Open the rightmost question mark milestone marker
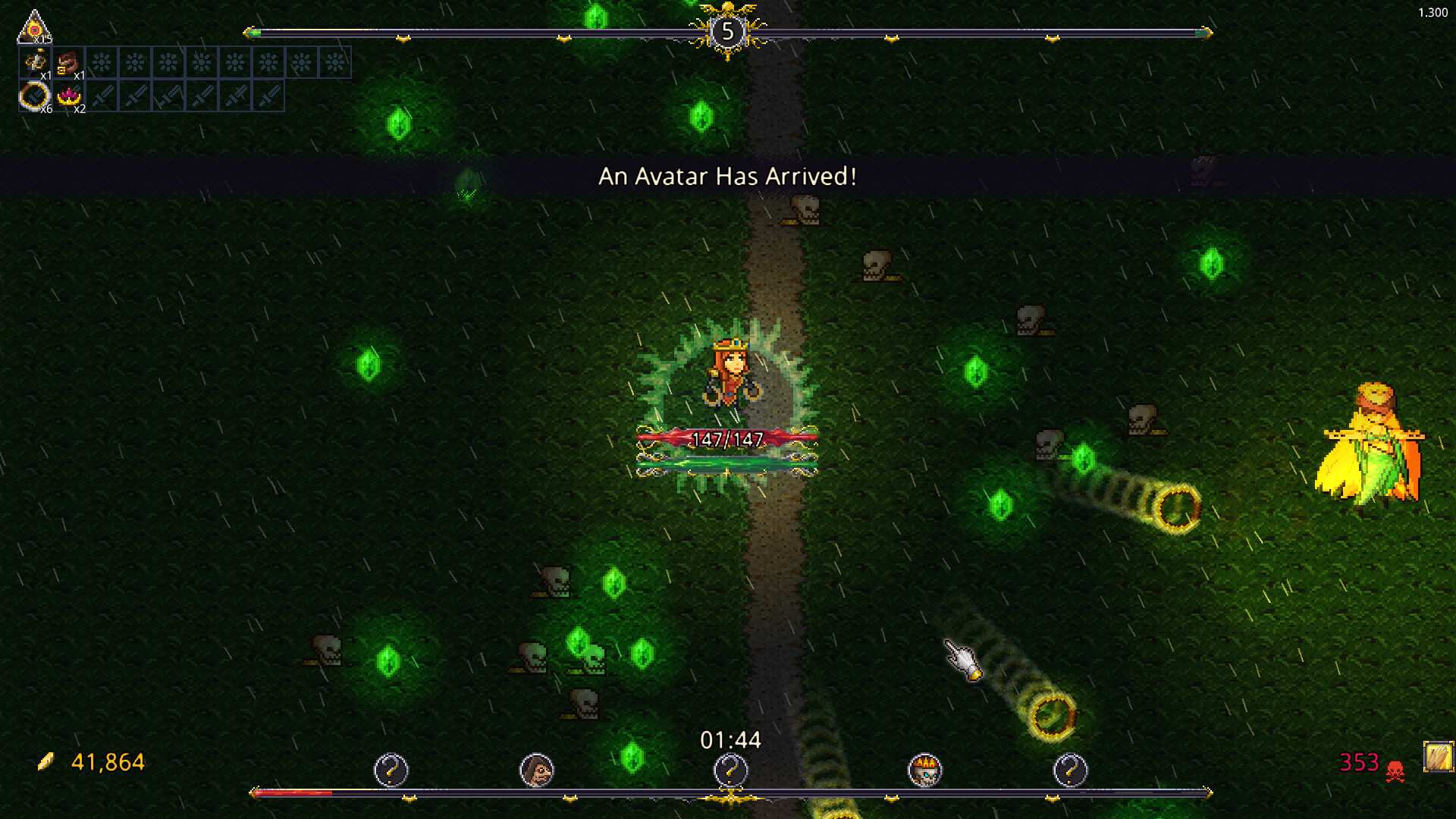Image resolution: width=1456 pixels, height=819 pixels. tap(1072, 770)
